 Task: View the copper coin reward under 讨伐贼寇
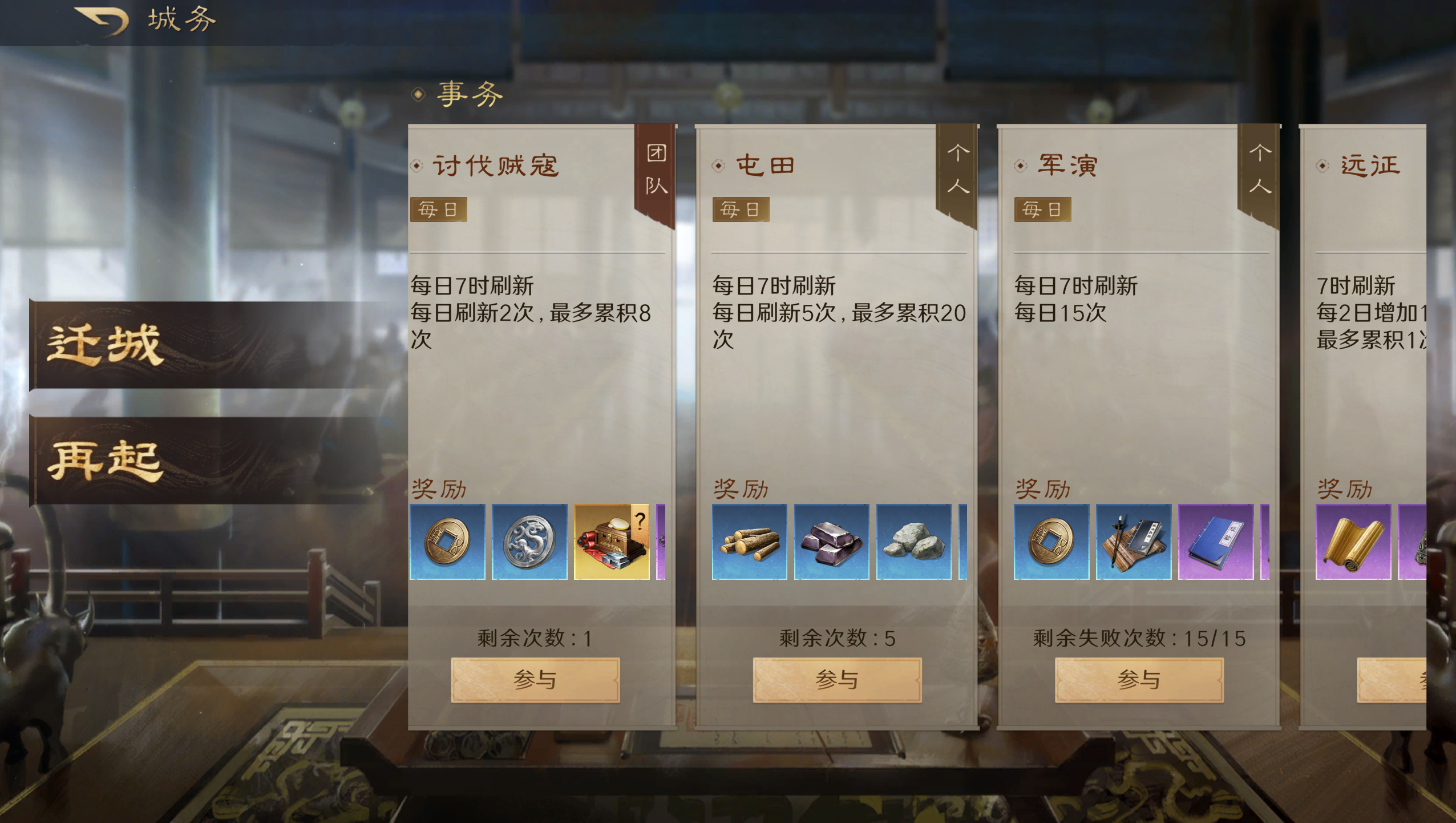click(x=448, y=541)
